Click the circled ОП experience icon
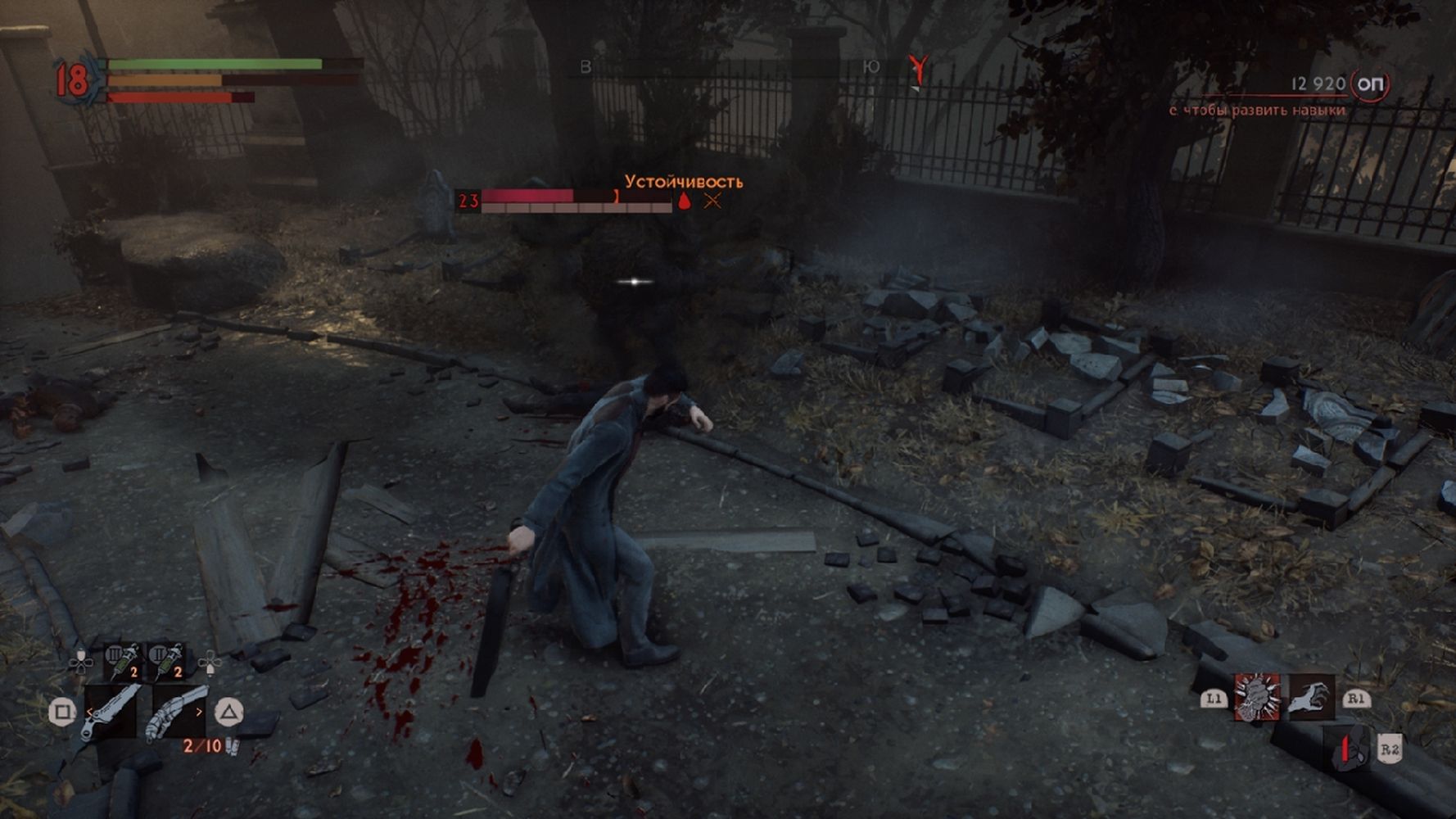The width and height of the screenshot is (1456, 819). 1371,84
